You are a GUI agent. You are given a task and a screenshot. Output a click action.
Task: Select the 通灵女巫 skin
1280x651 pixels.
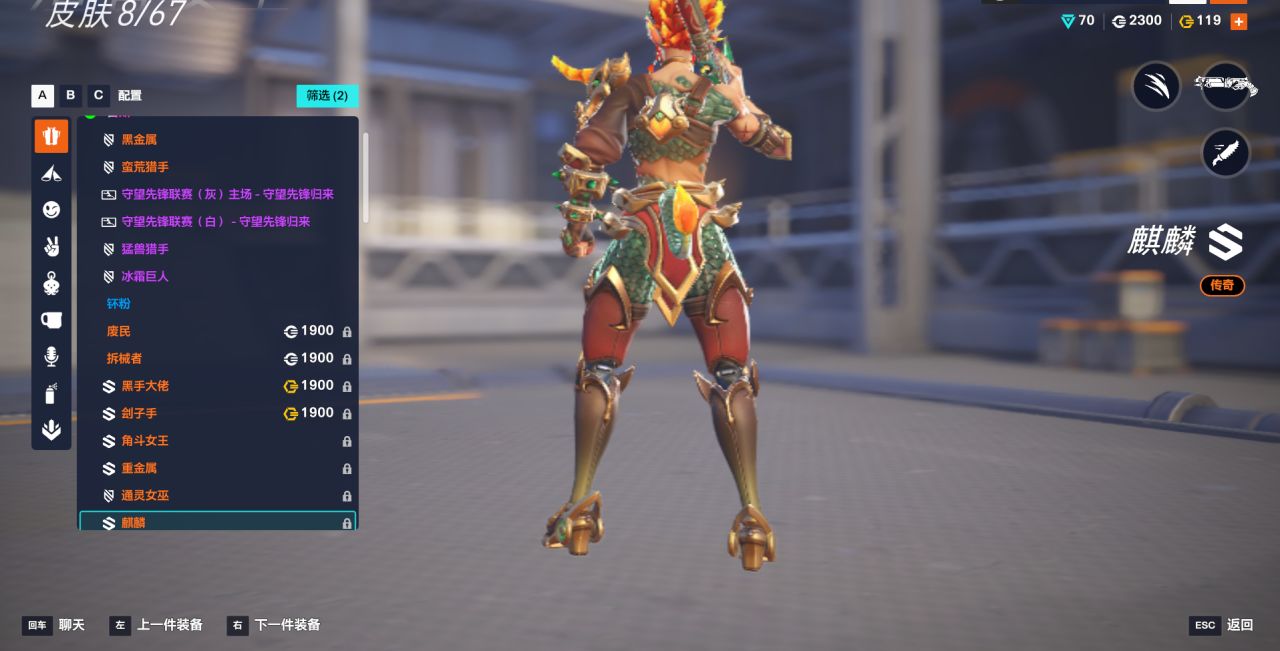(x=145, y=496)
